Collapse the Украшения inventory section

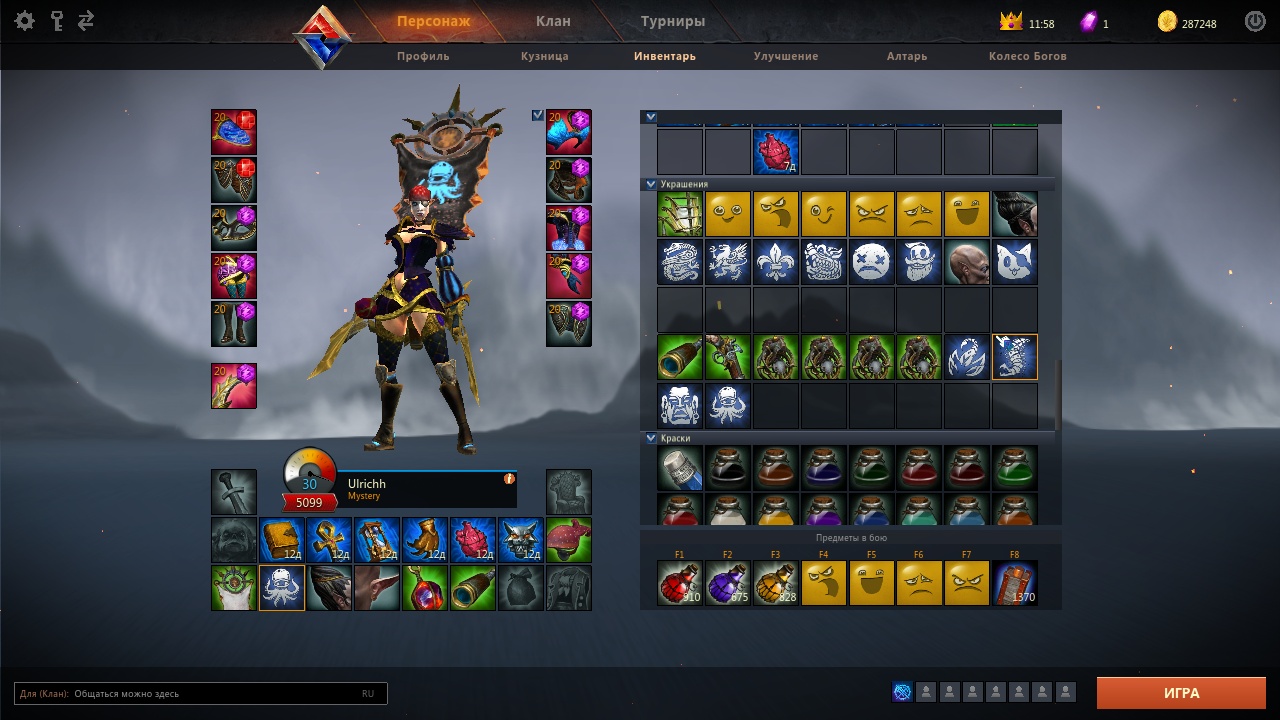[651, 184]
